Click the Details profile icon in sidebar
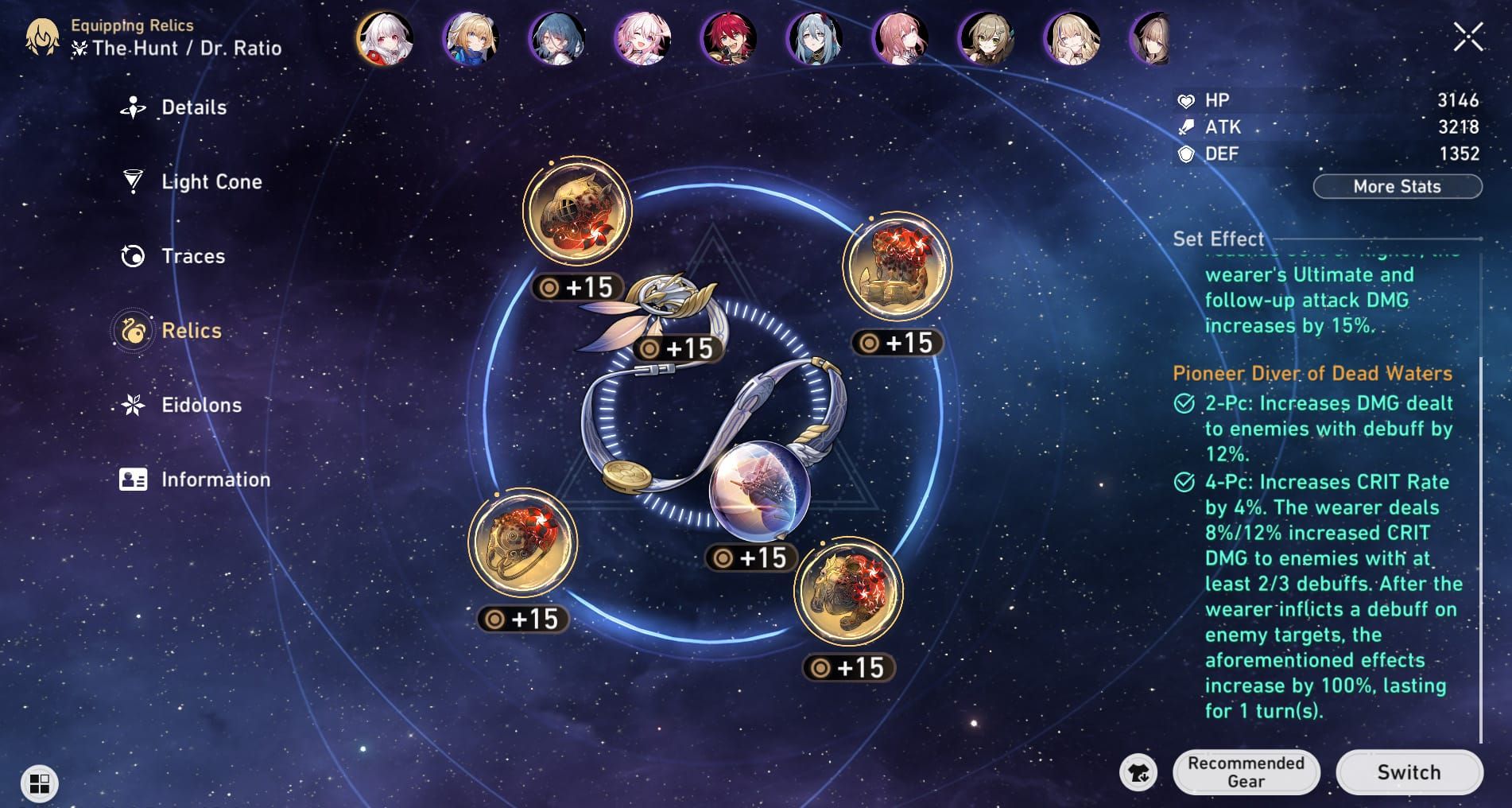The image size is (1512, 808). coord(134,106)
